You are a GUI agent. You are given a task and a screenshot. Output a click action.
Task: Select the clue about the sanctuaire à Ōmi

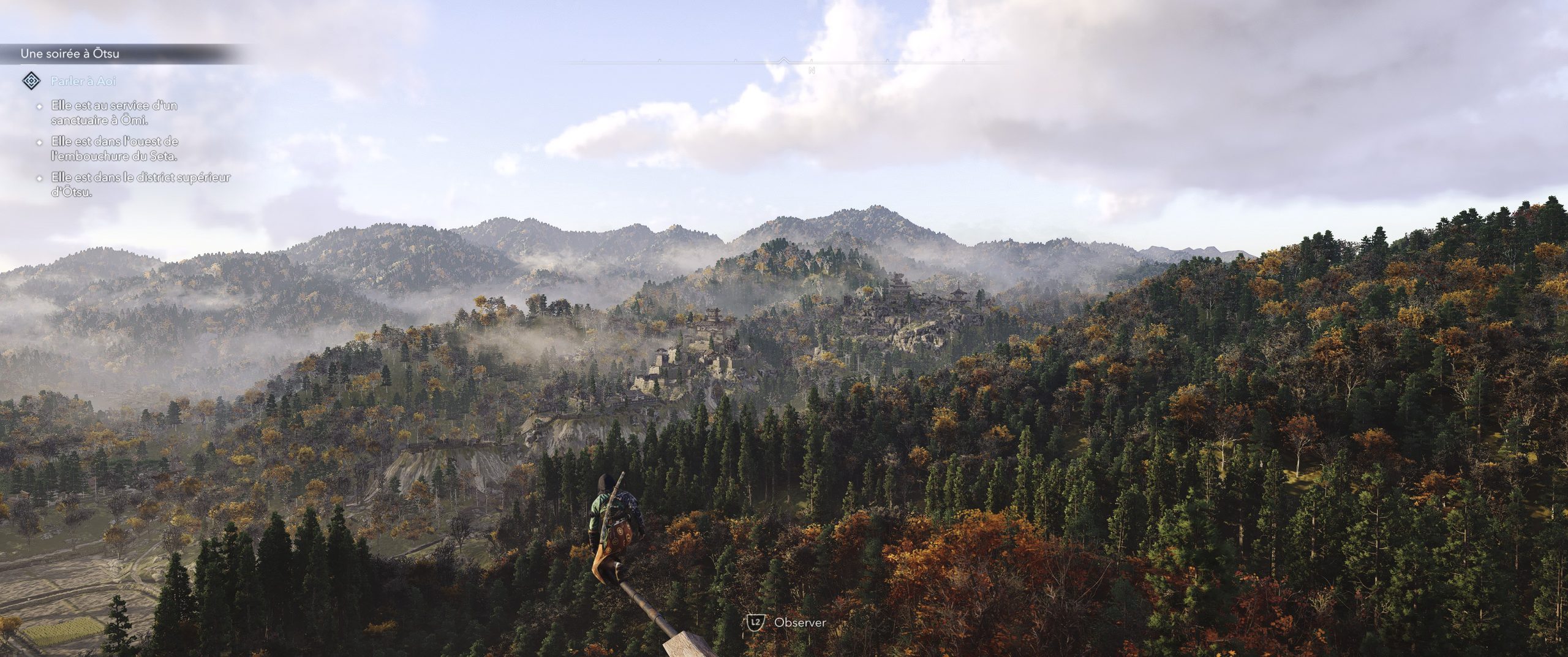coord(115,113)
